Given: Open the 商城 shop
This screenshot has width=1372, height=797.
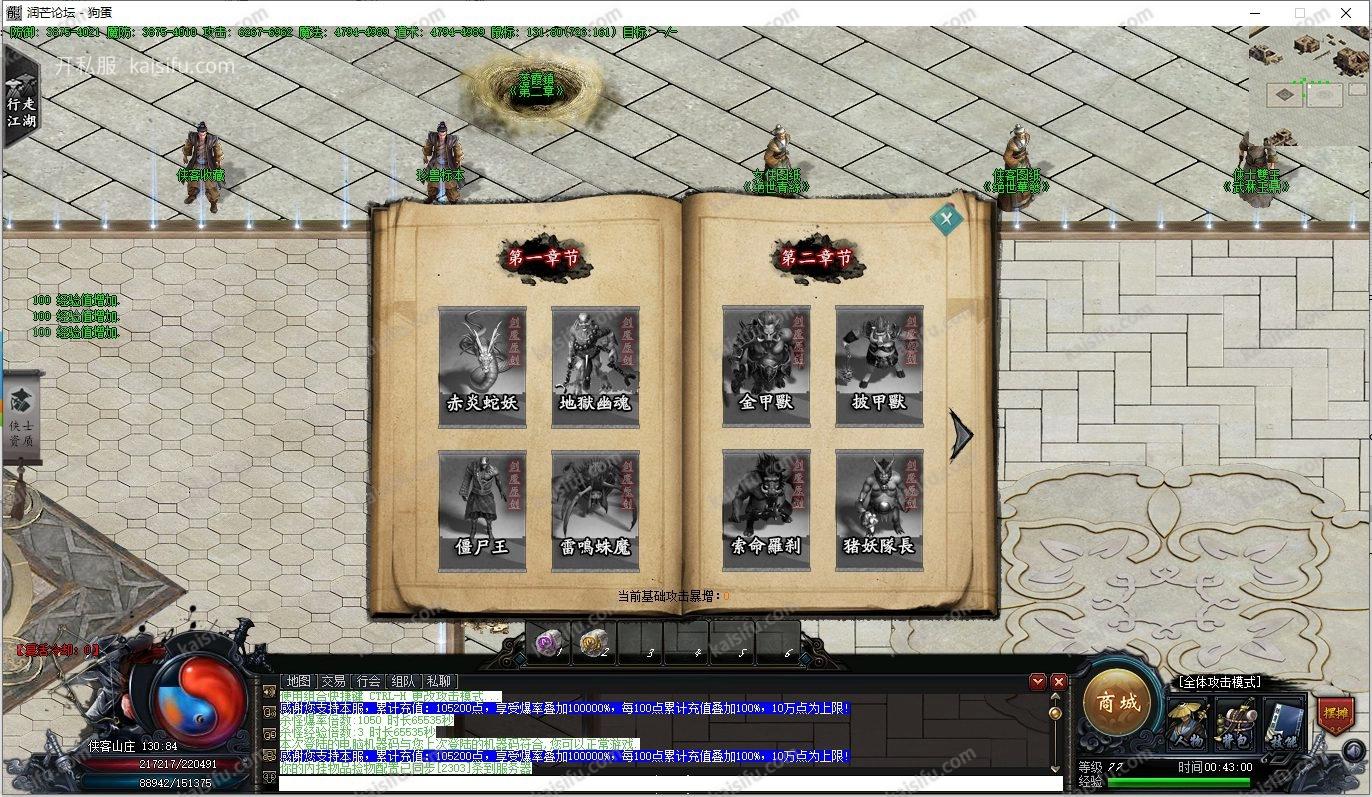Looking at the screenshot, I should tap(1117, 703).
